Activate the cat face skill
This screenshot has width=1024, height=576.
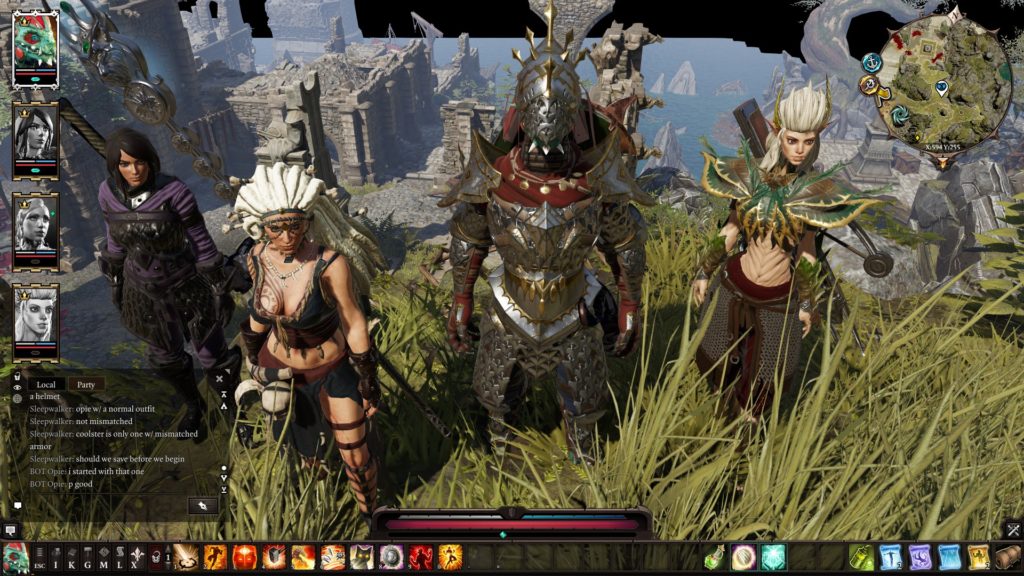pos(362,557)
